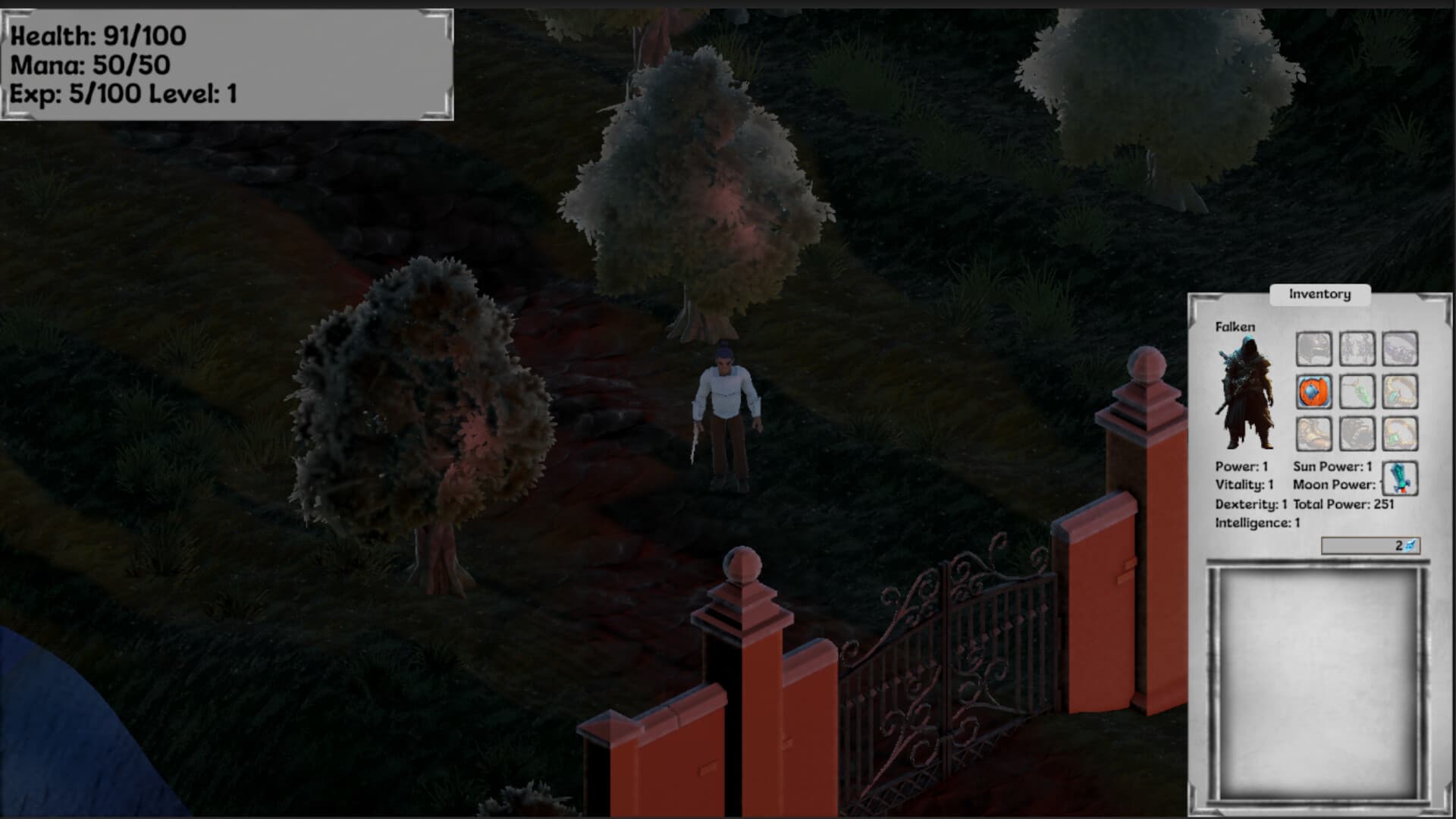Select the orange shield in the inventory
The image size is (1456, 819).
point(1313,392)
